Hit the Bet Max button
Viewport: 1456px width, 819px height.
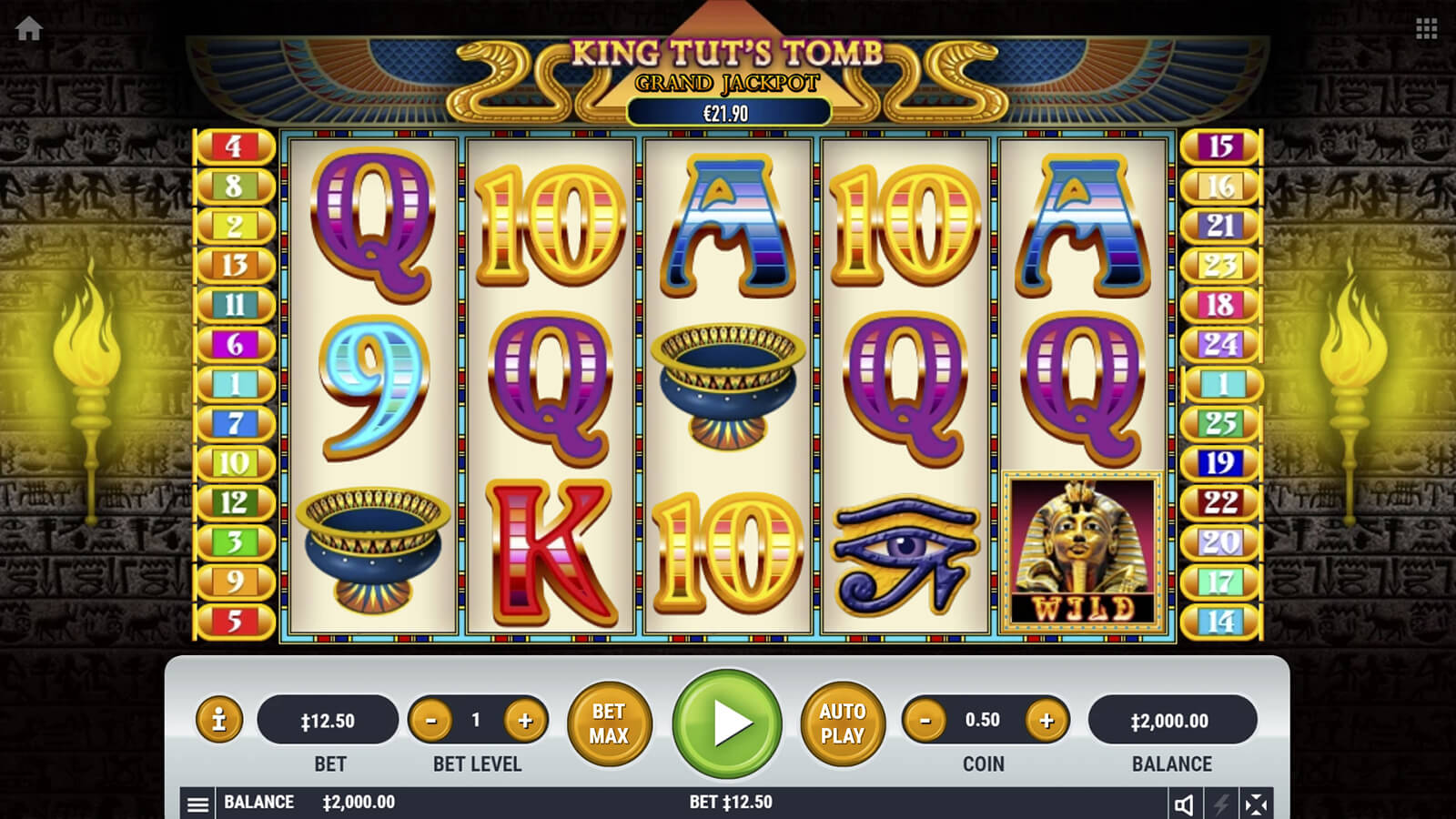(x=609, y=723)
